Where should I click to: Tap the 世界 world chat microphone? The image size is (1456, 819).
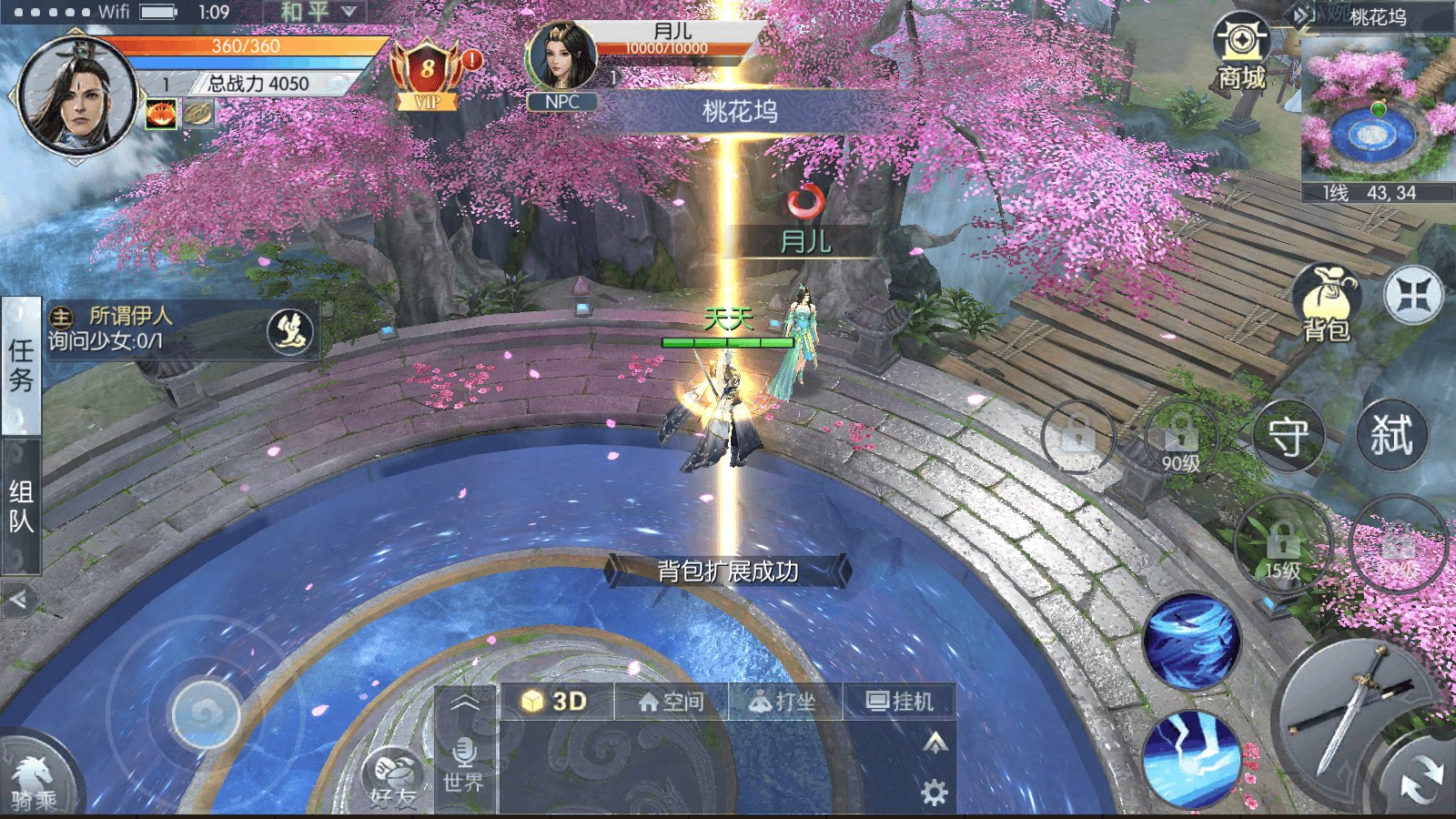click(464, 764)
